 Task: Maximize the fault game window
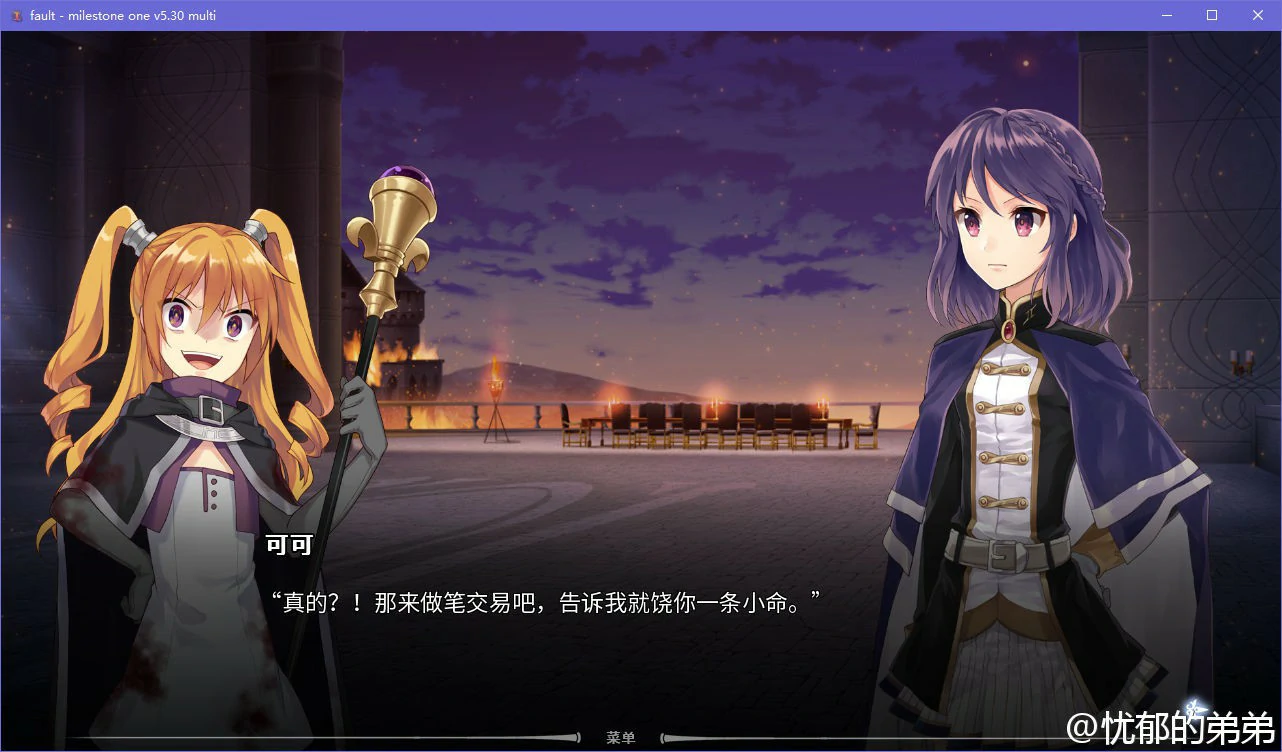(x=1211, y=15)
